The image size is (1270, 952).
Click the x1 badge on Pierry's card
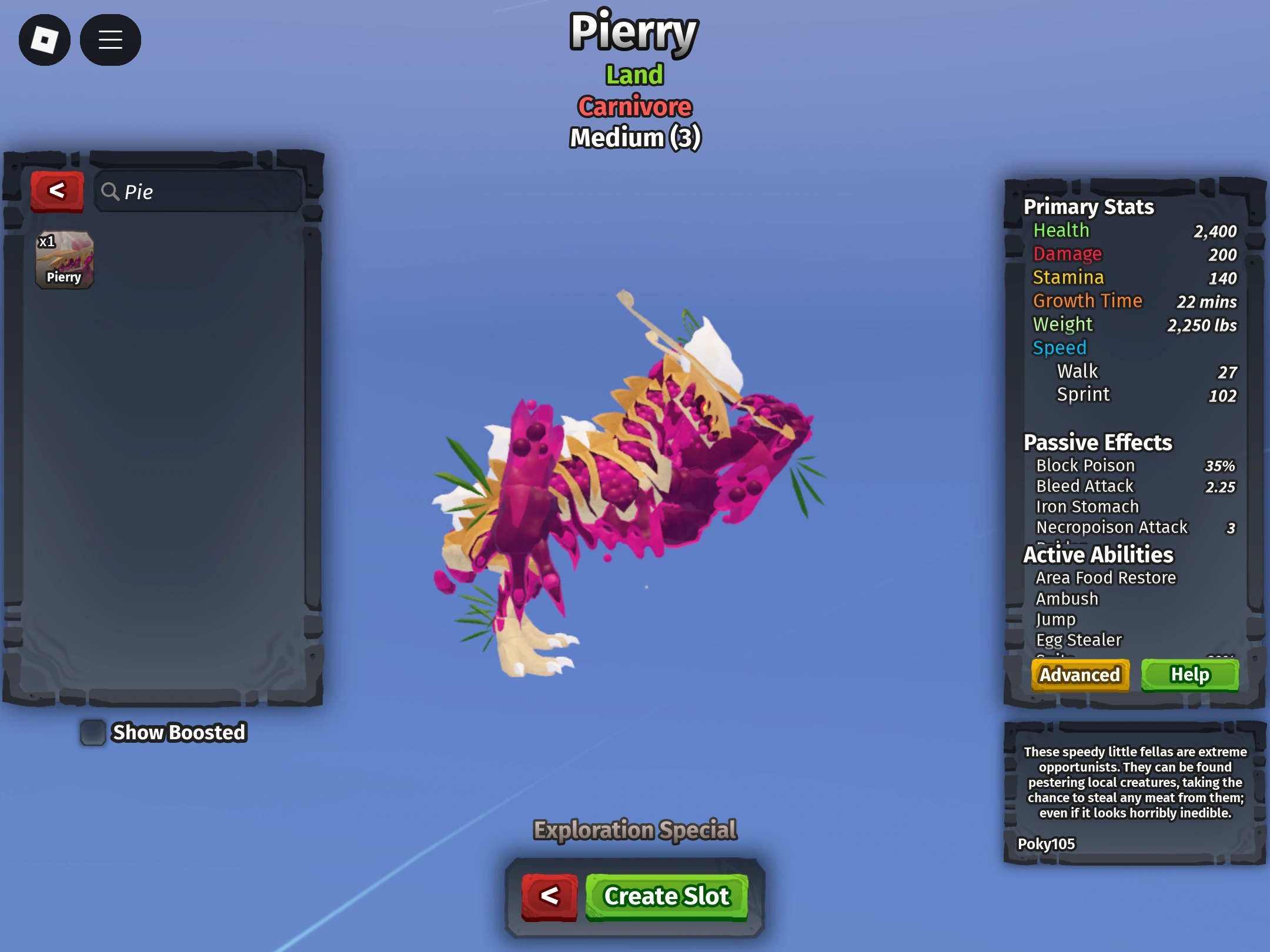(x=47, y=242)
